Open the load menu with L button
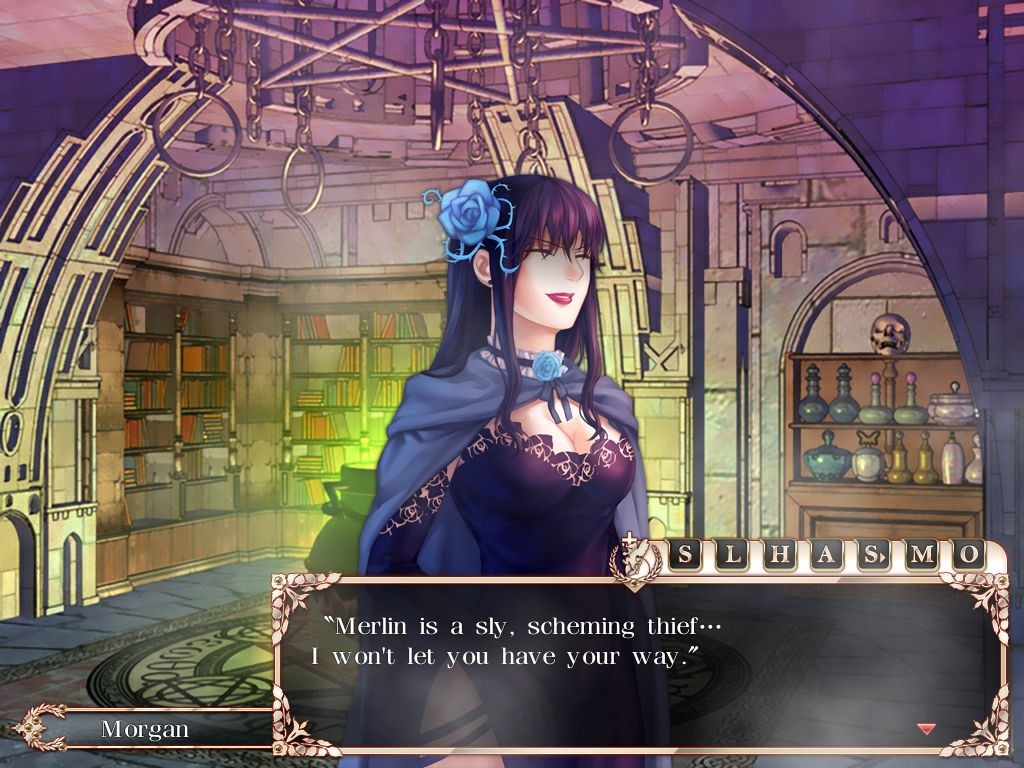 pos(732,555)
